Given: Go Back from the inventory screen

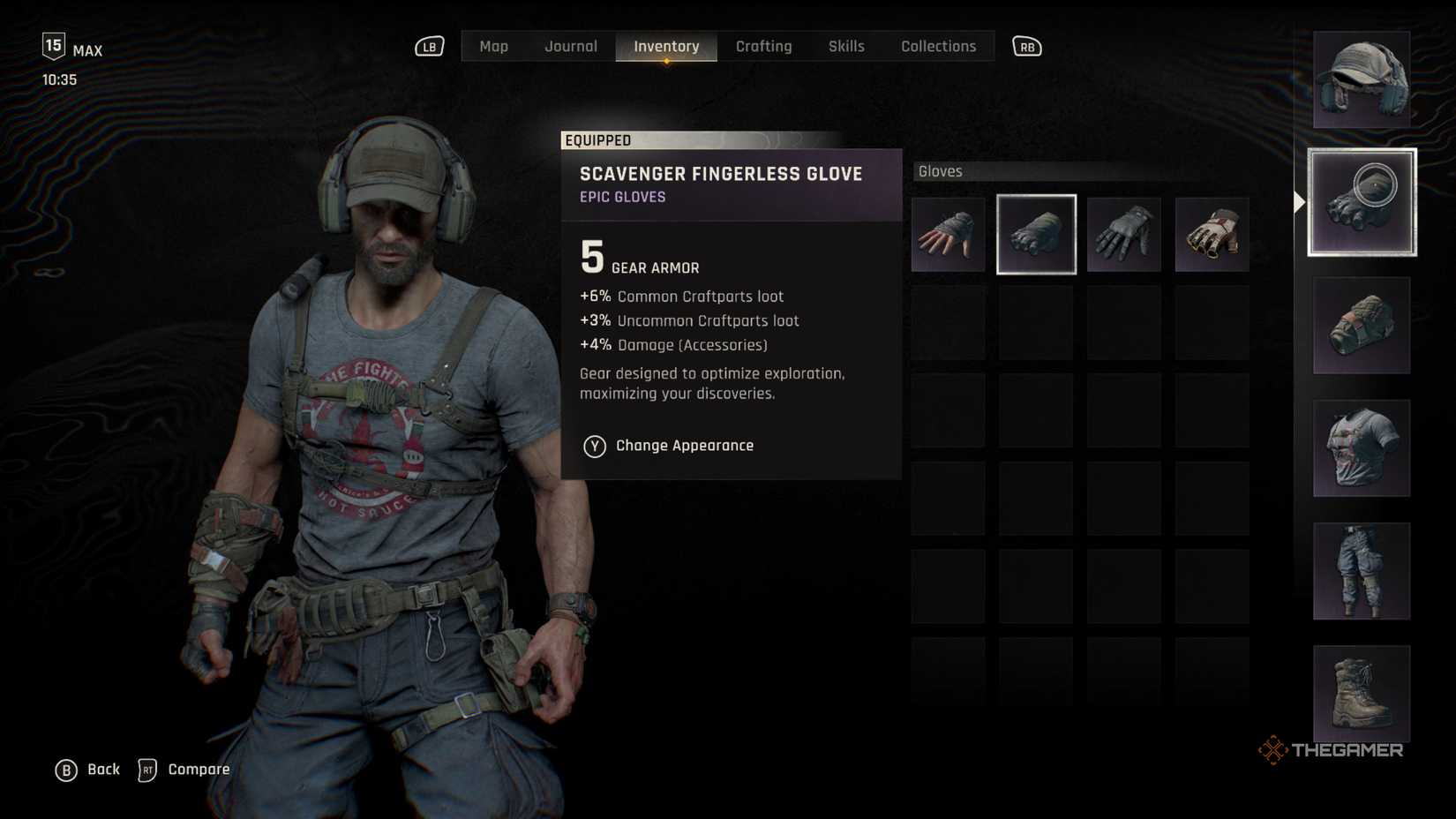Looking at the screenshot, I should [x=87, y=770].
